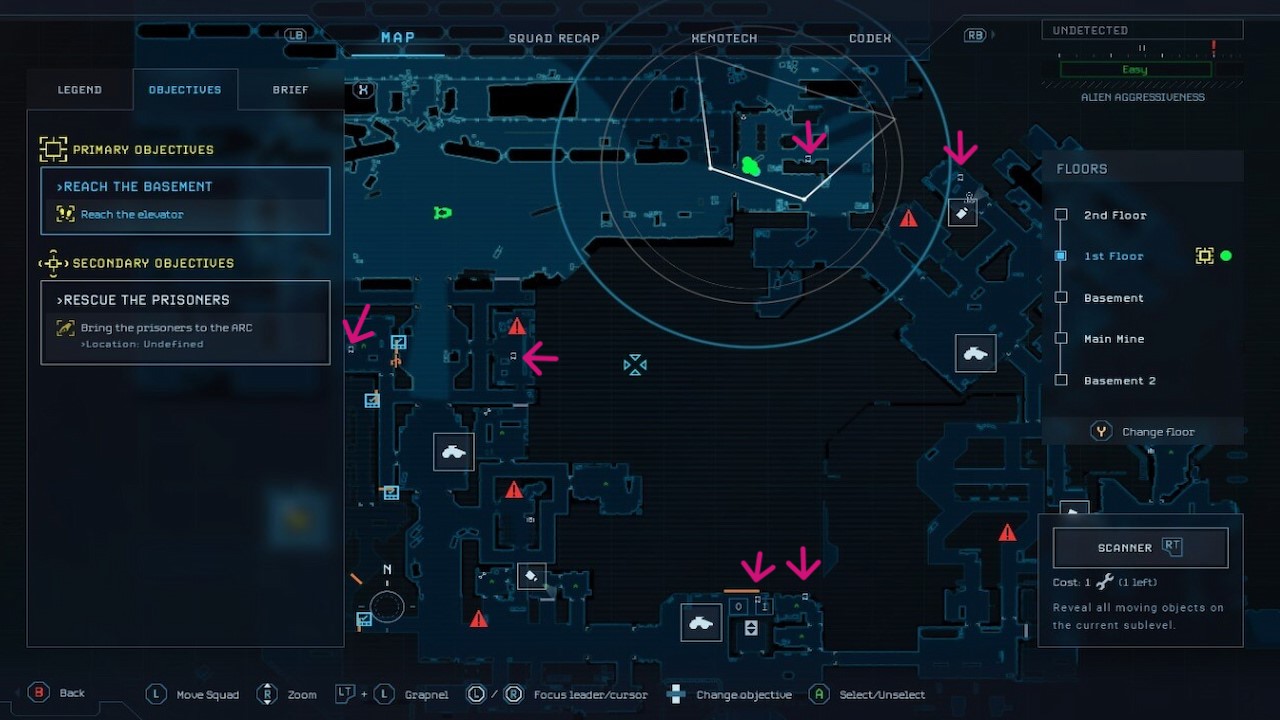This screenshot has height=720, width=1280.
Task: Click the red hazard triangle near the top right
Action: coord(908,218)
